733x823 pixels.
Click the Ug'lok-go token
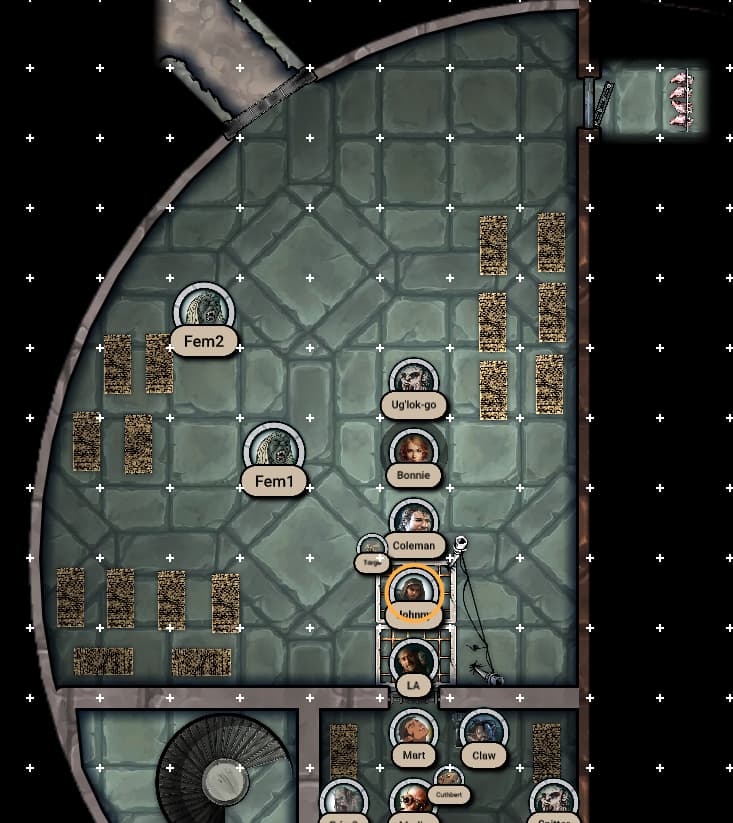[x=413, y=380]
